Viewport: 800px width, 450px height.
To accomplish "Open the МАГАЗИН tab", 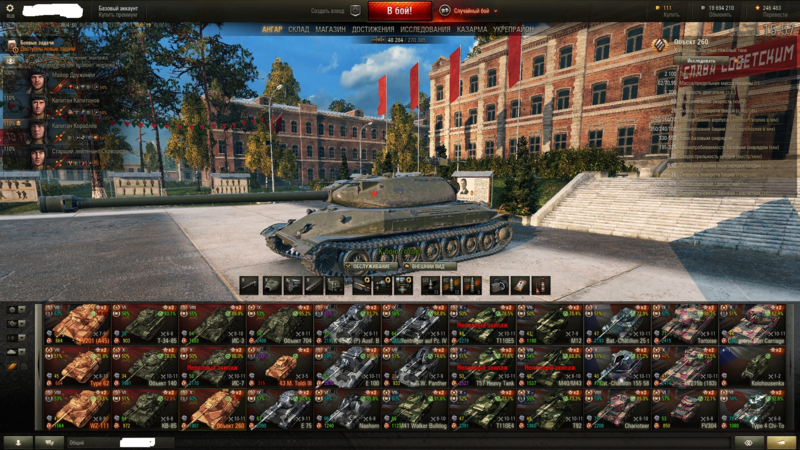I will coord(330,30).
